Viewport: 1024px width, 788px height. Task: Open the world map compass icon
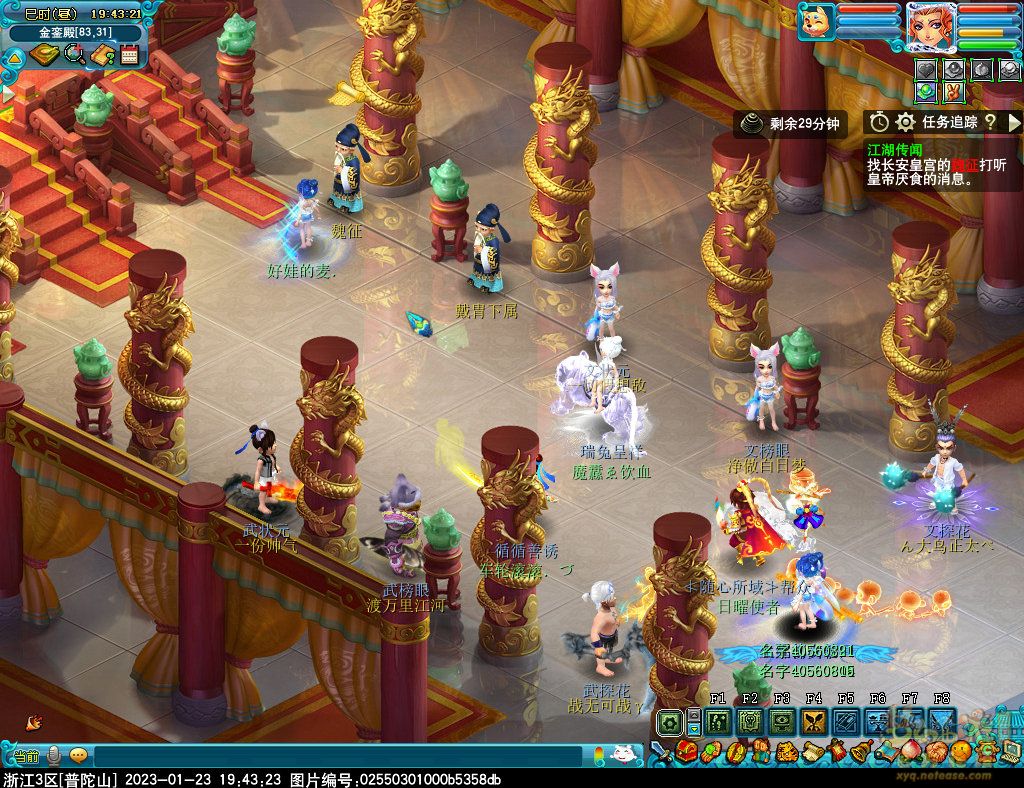[x=45, y=54]
